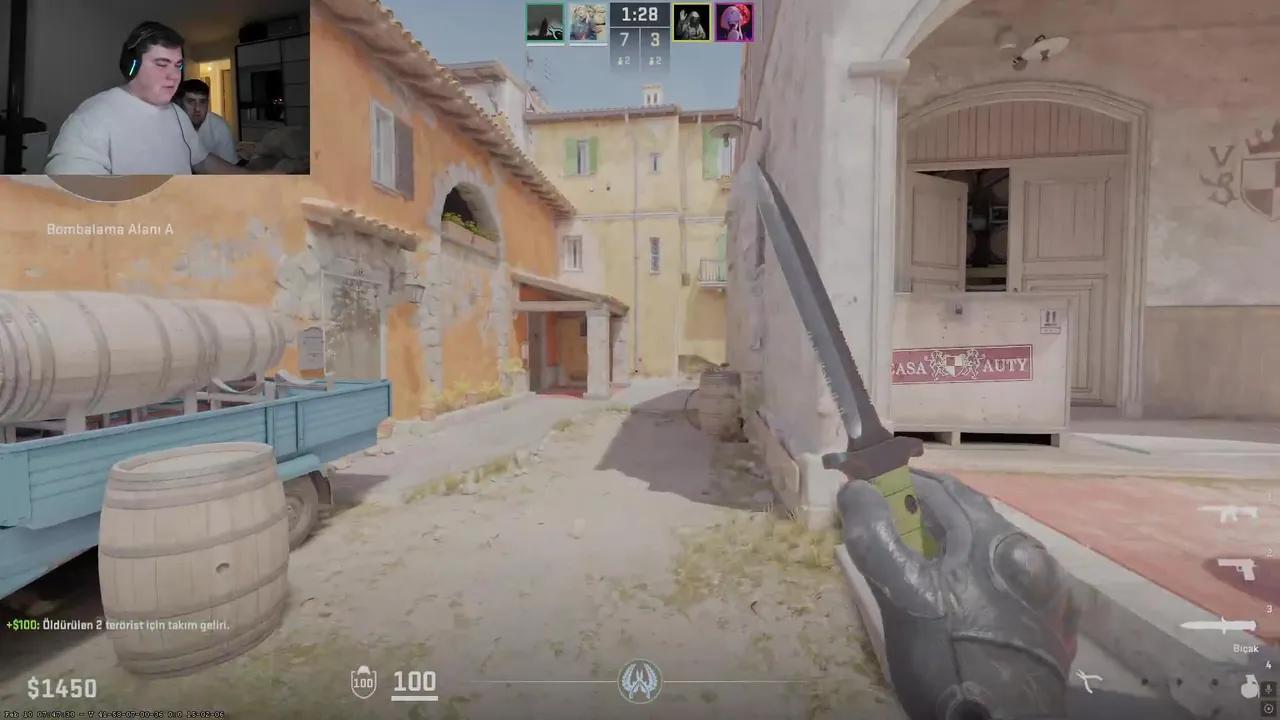Select the pistol icon in weapon slot 2
The image size is (1280, 720).
tap(1237, 567)
